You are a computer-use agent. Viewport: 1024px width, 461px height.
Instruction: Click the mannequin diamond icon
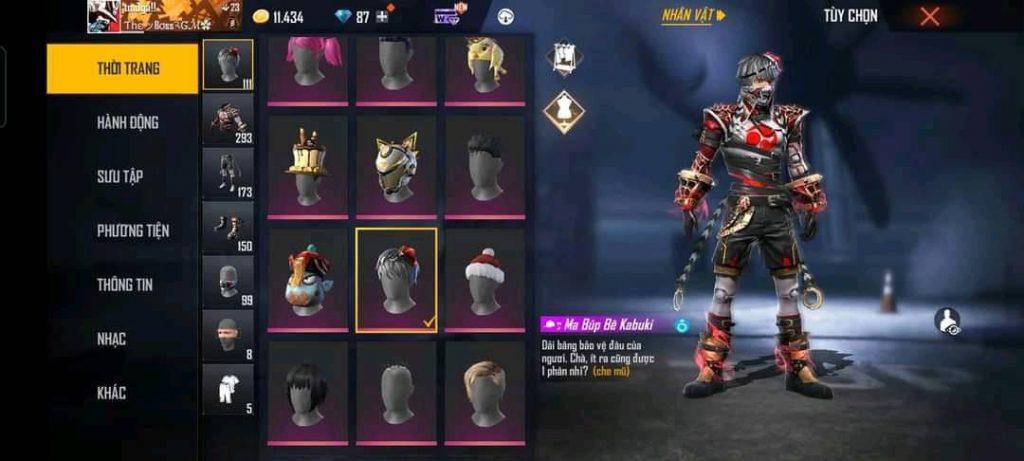point(563,111)
